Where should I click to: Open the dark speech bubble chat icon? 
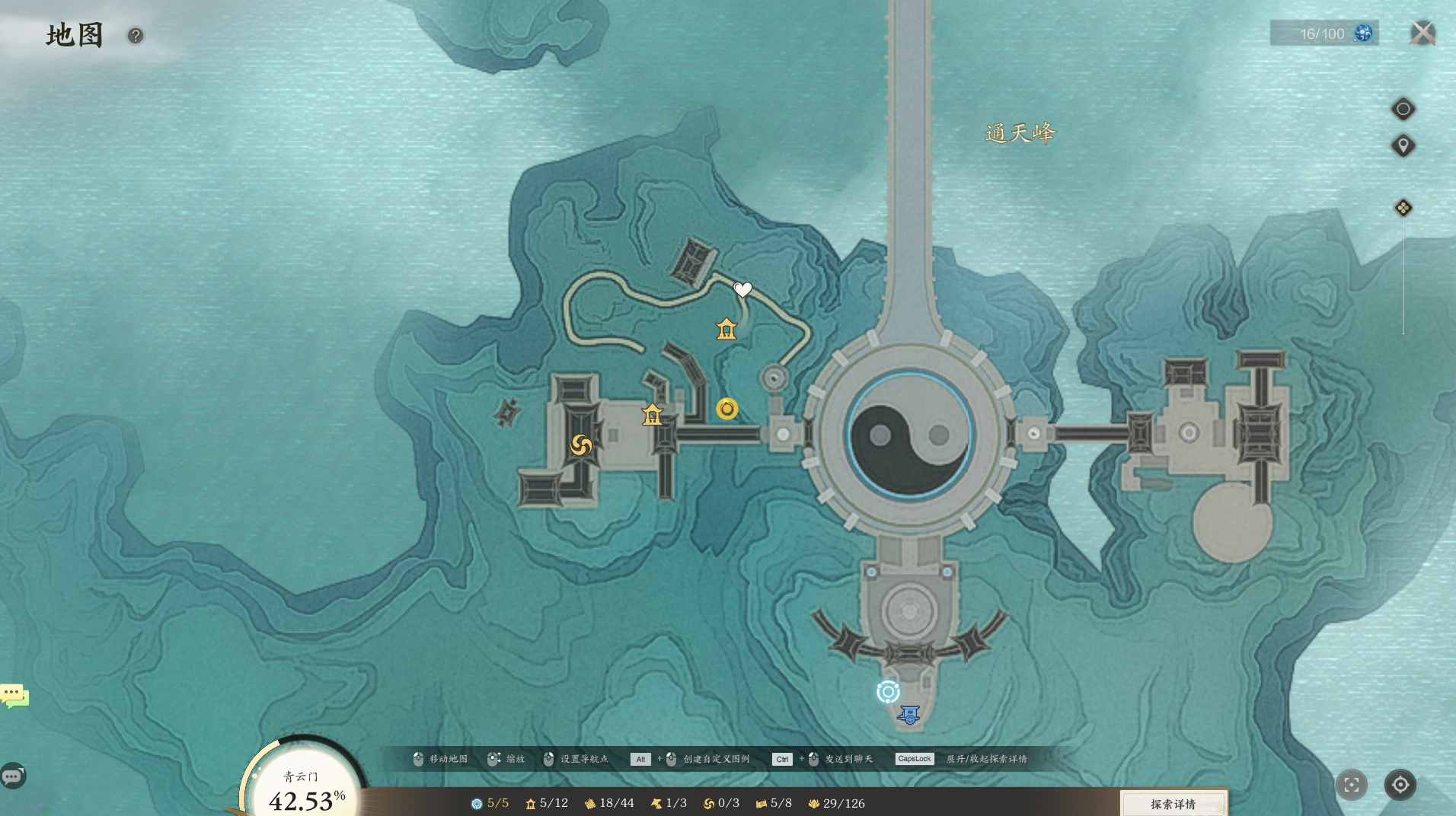[13, 776]
